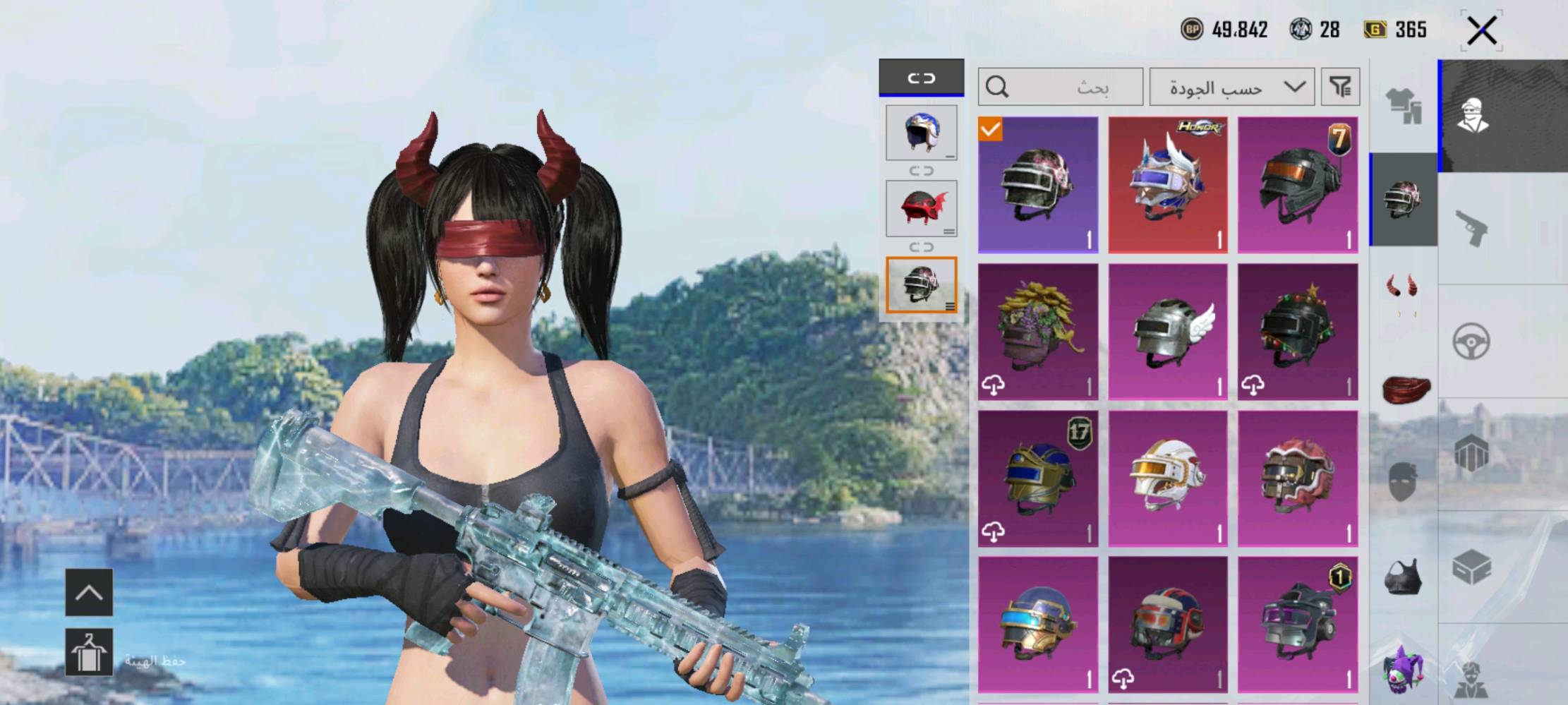The height and width of the screenshot is (705, 1568).
Task: Select the silver helmet with white wing
Action: pos(1168,332)
